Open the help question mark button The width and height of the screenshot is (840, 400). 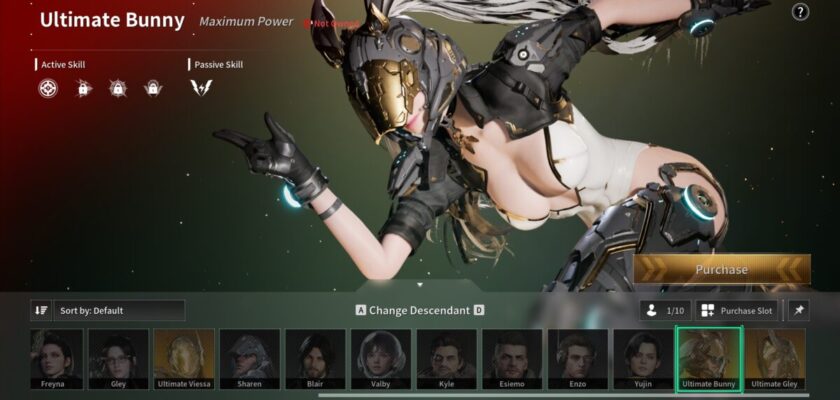point(800,12)
